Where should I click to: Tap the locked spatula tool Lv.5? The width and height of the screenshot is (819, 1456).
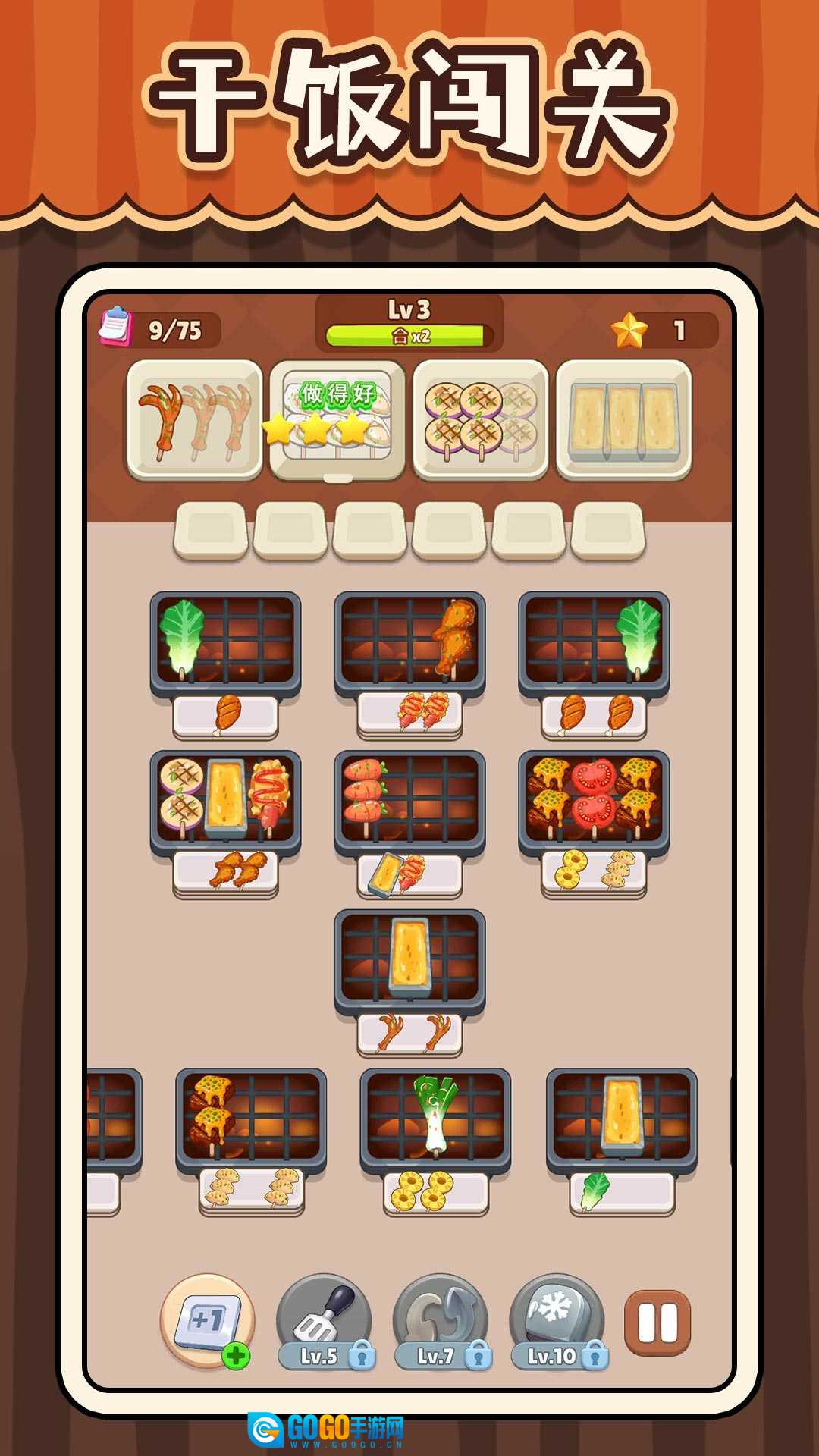coord(325,1321)
